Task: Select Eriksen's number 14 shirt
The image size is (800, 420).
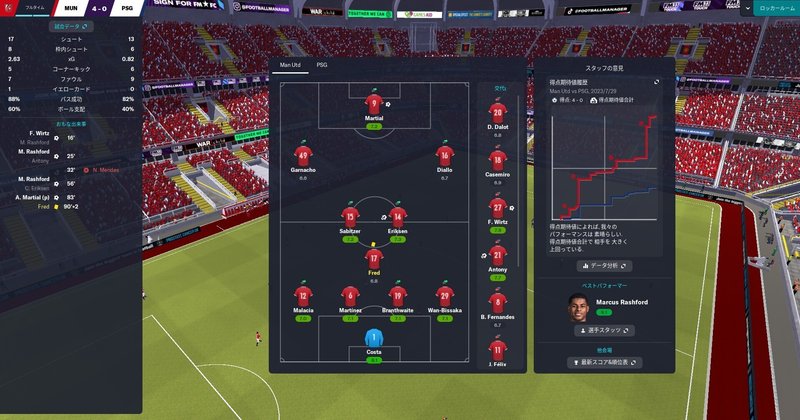Action: click(x=398, y=215)
